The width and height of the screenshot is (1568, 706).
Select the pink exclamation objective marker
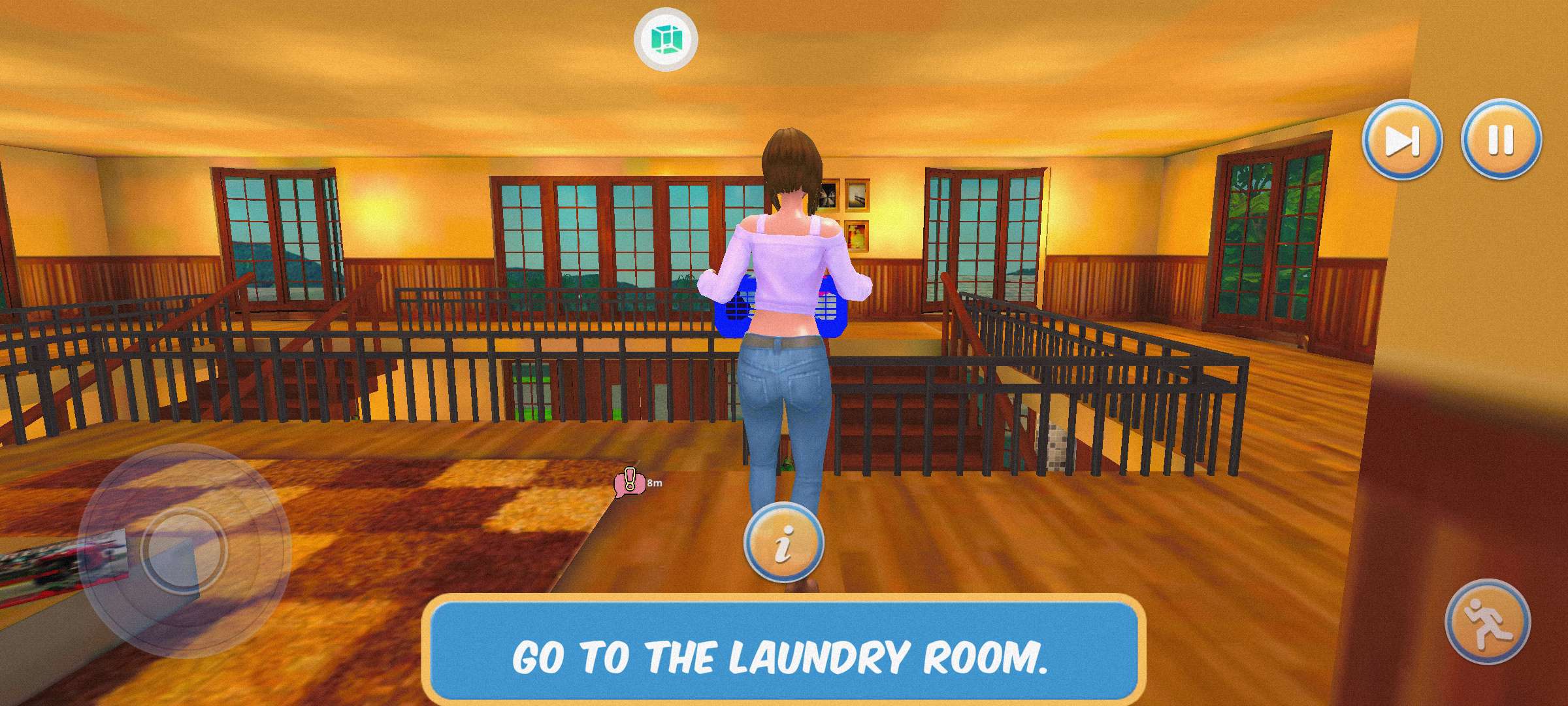pos(629,482)
